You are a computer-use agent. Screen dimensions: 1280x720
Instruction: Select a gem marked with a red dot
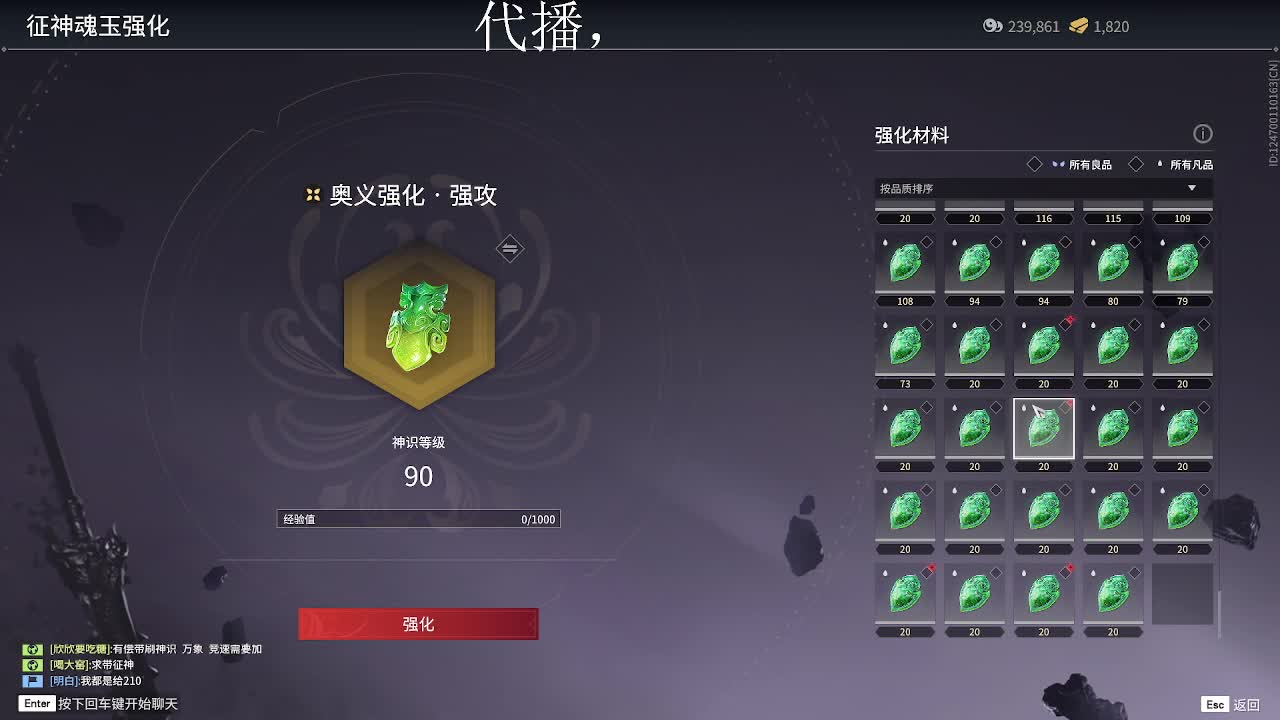1043,345
